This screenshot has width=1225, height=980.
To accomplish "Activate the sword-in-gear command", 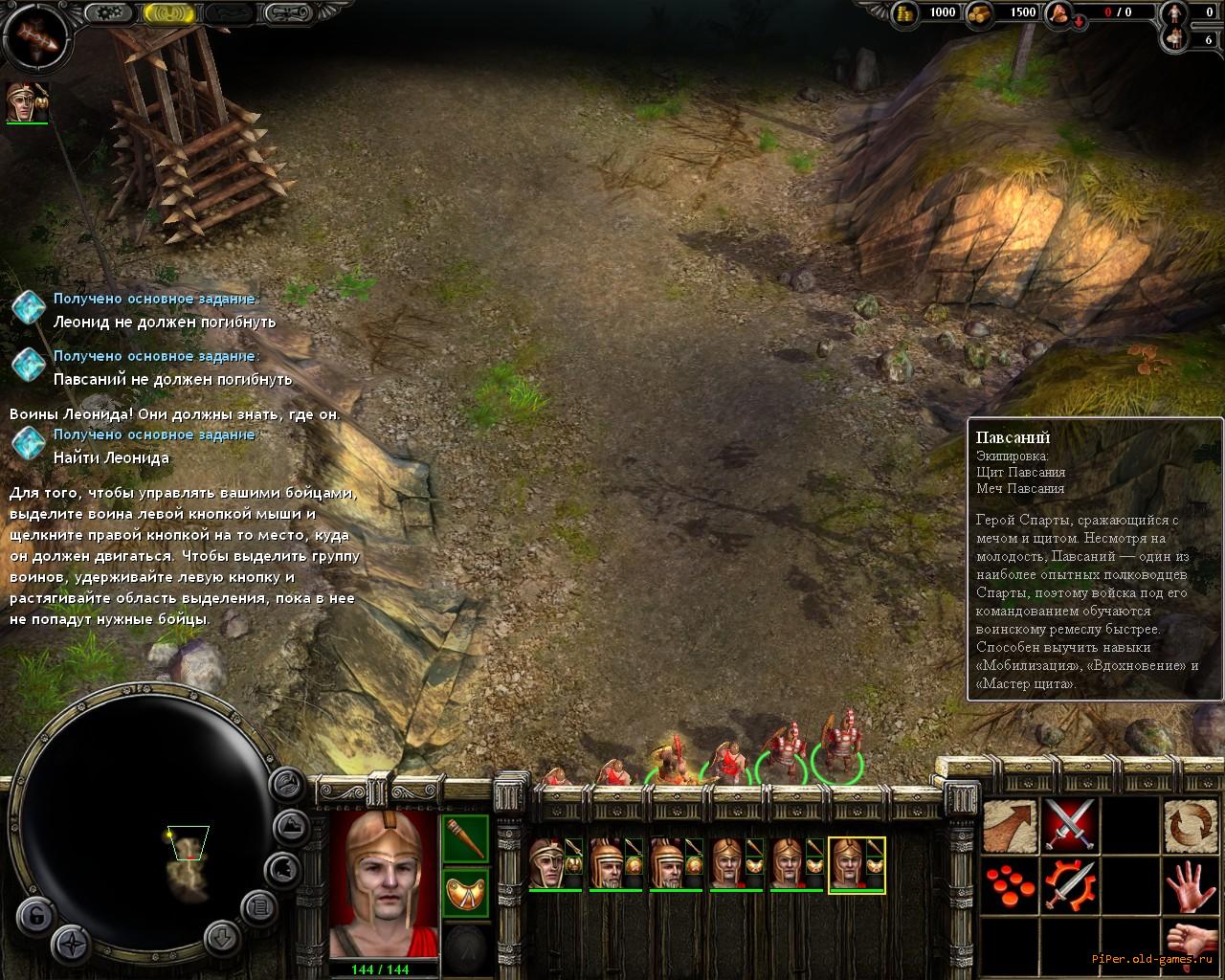I will click(x=1069, y=886).
